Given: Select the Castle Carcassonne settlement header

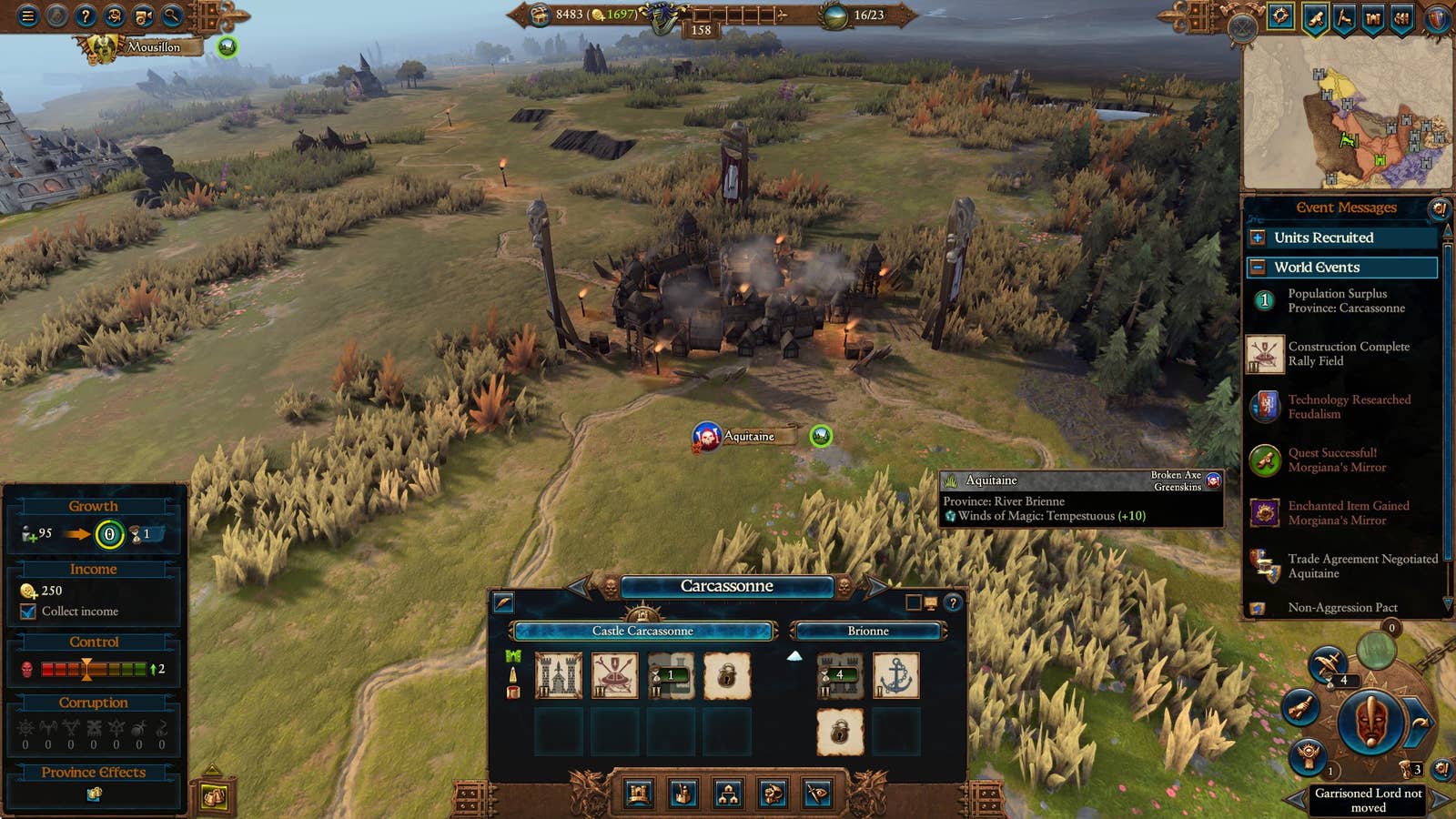Looking at the screenshot, I should click(x=642, y=631).
